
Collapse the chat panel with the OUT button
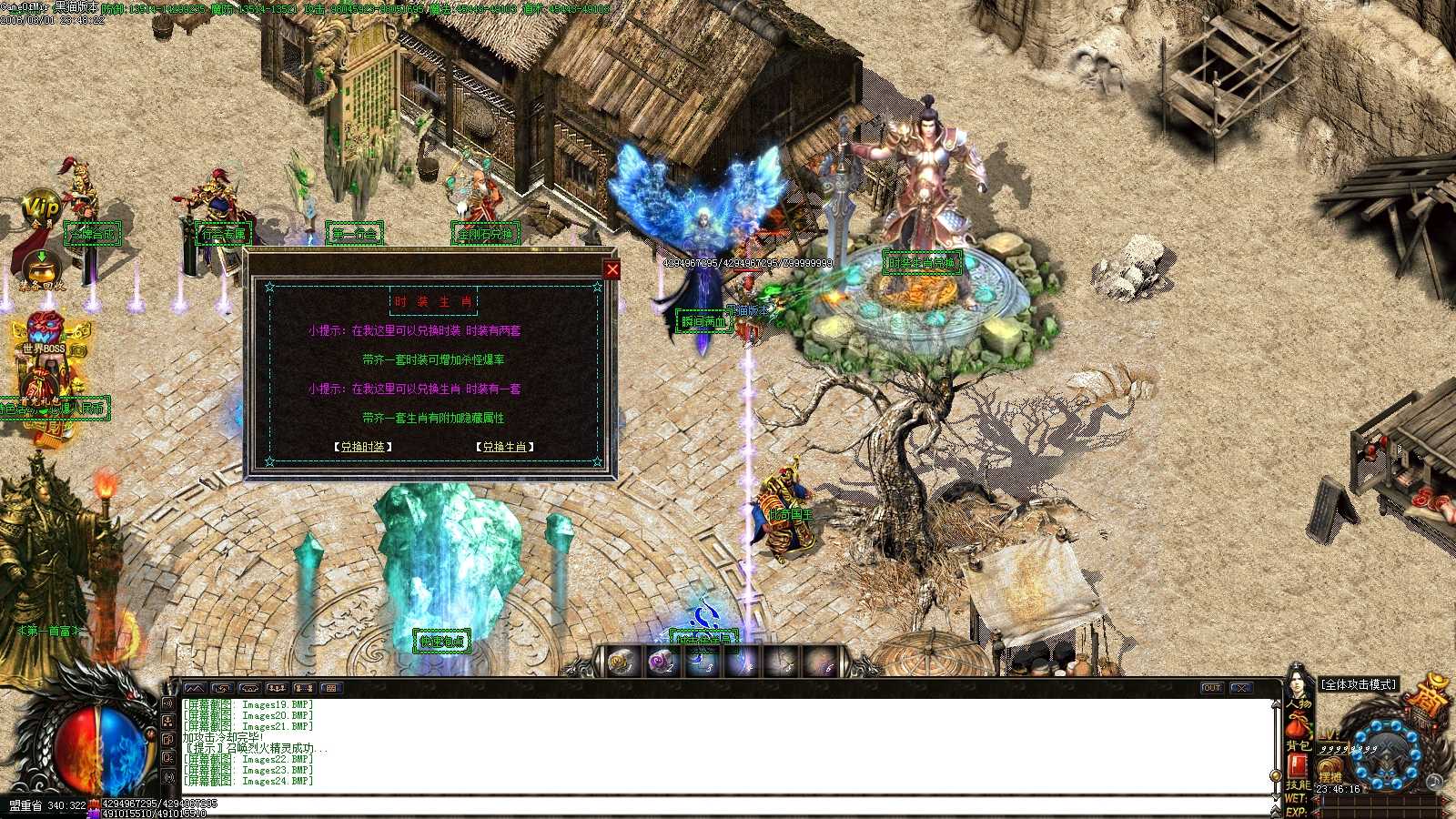[1211, 689]
